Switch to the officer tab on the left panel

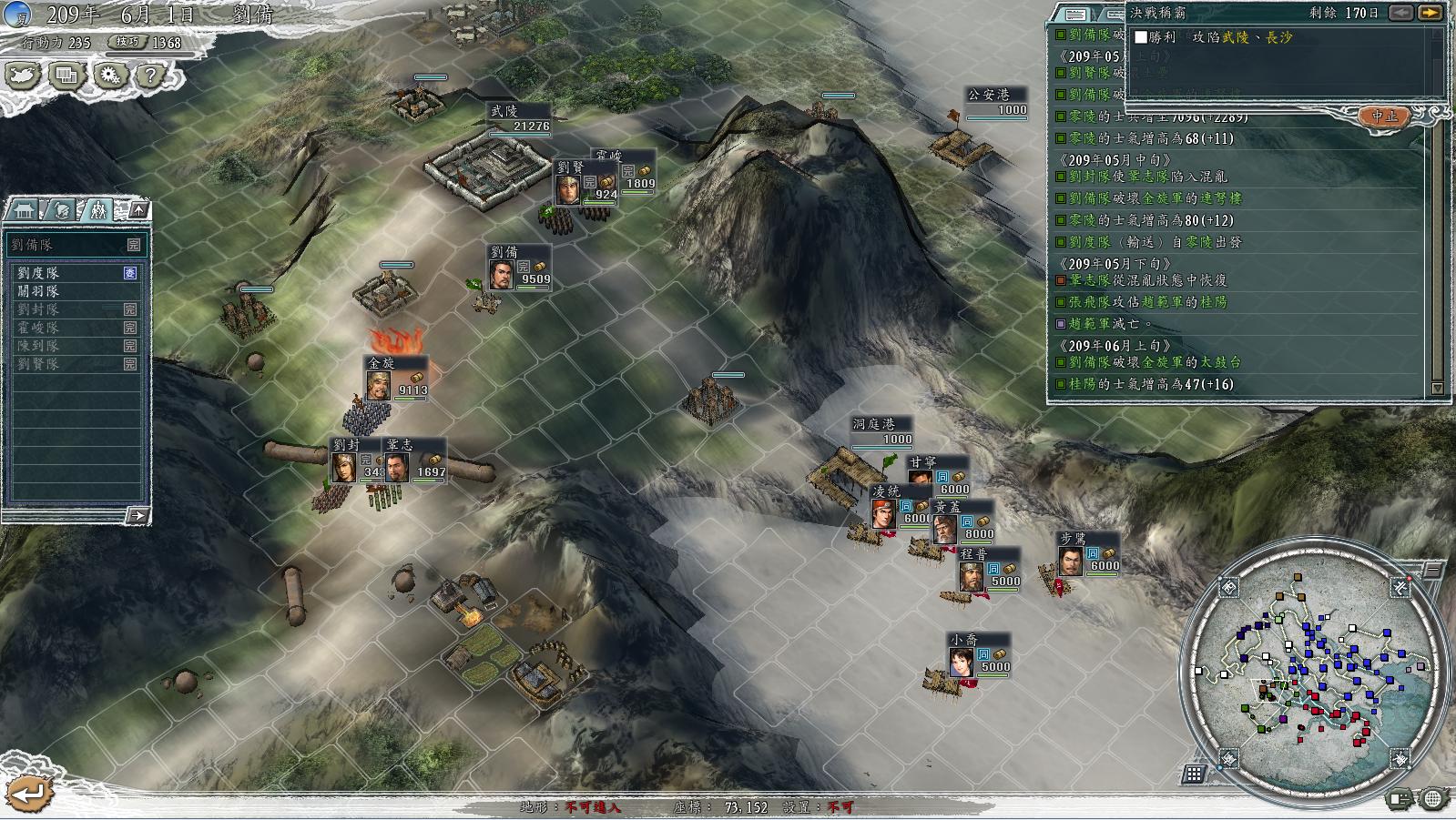59,211
